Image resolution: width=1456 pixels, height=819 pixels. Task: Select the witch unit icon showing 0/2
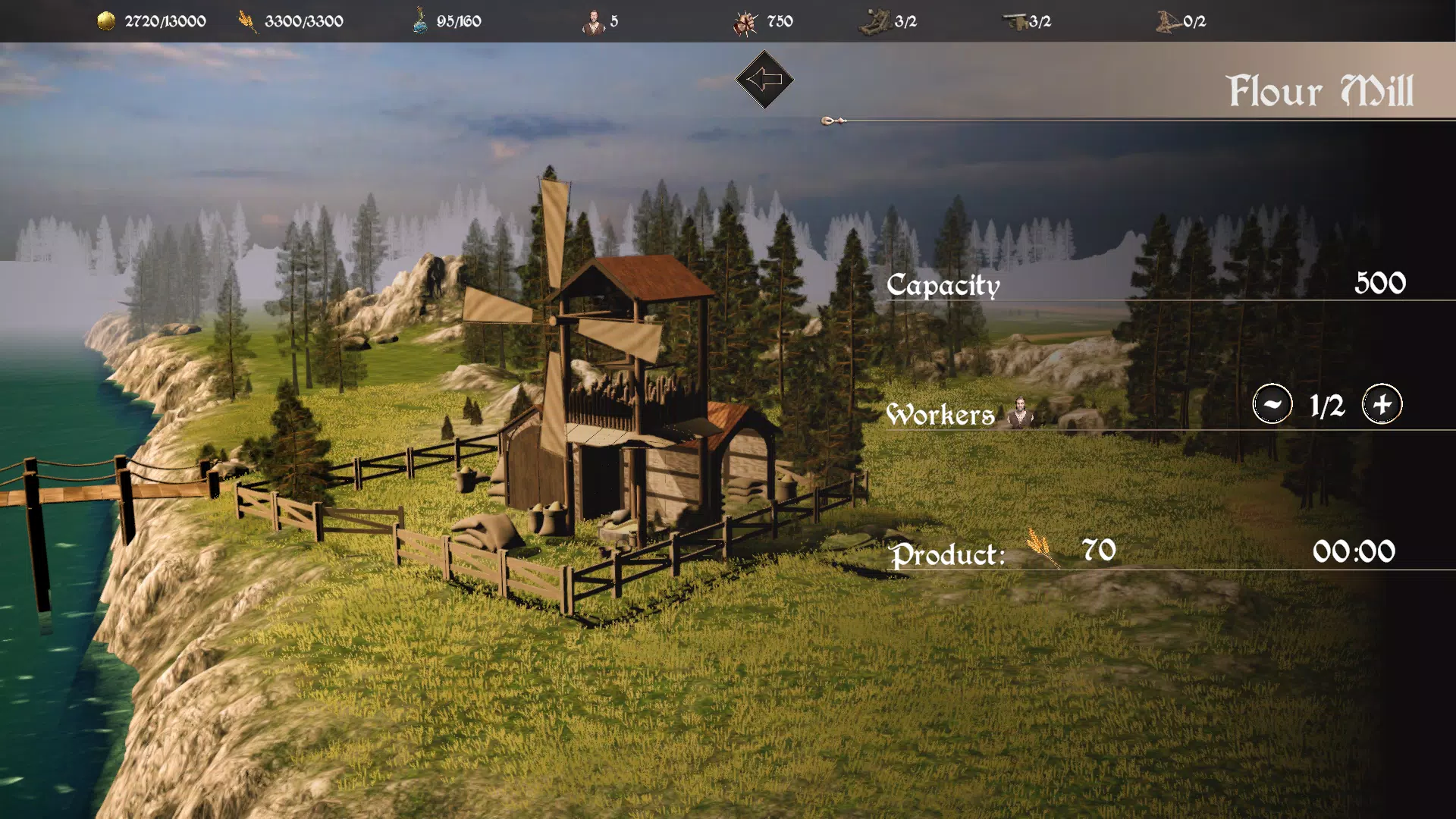[1166, 20]
